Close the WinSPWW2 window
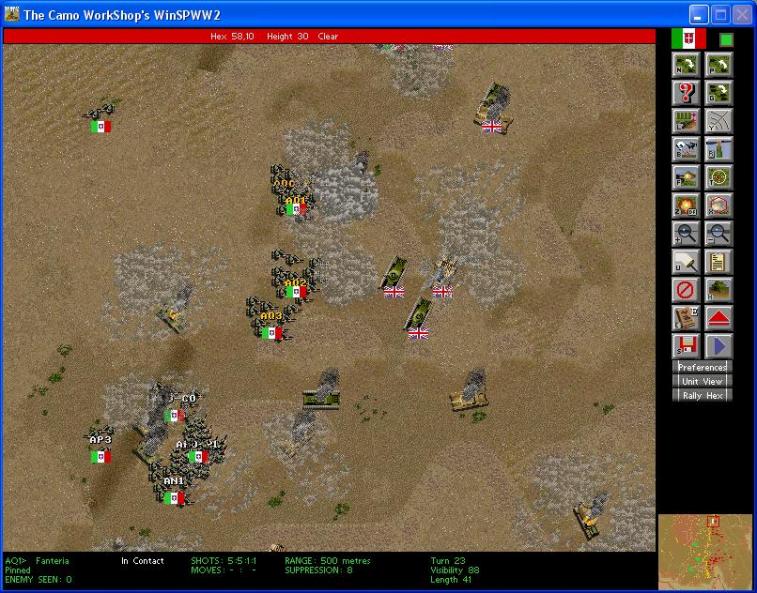Image resolution: width=757 pixels, height=593 pixels. 741,14
